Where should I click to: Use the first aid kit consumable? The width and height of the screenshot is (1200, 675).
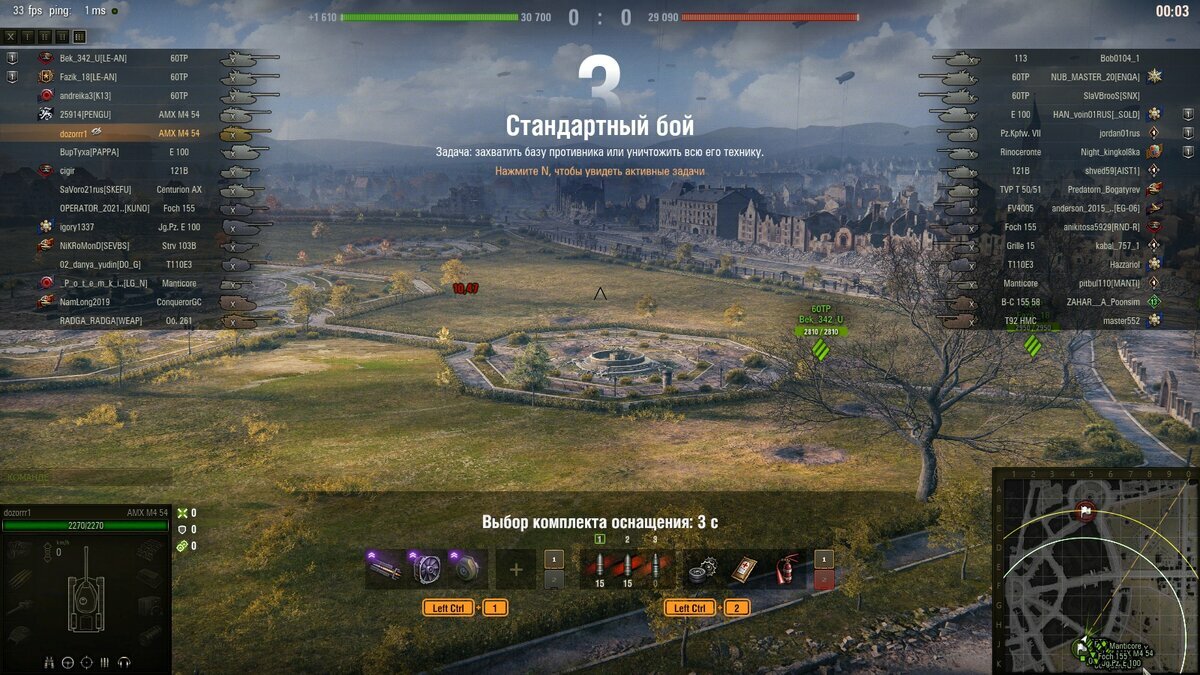point(741,569)
